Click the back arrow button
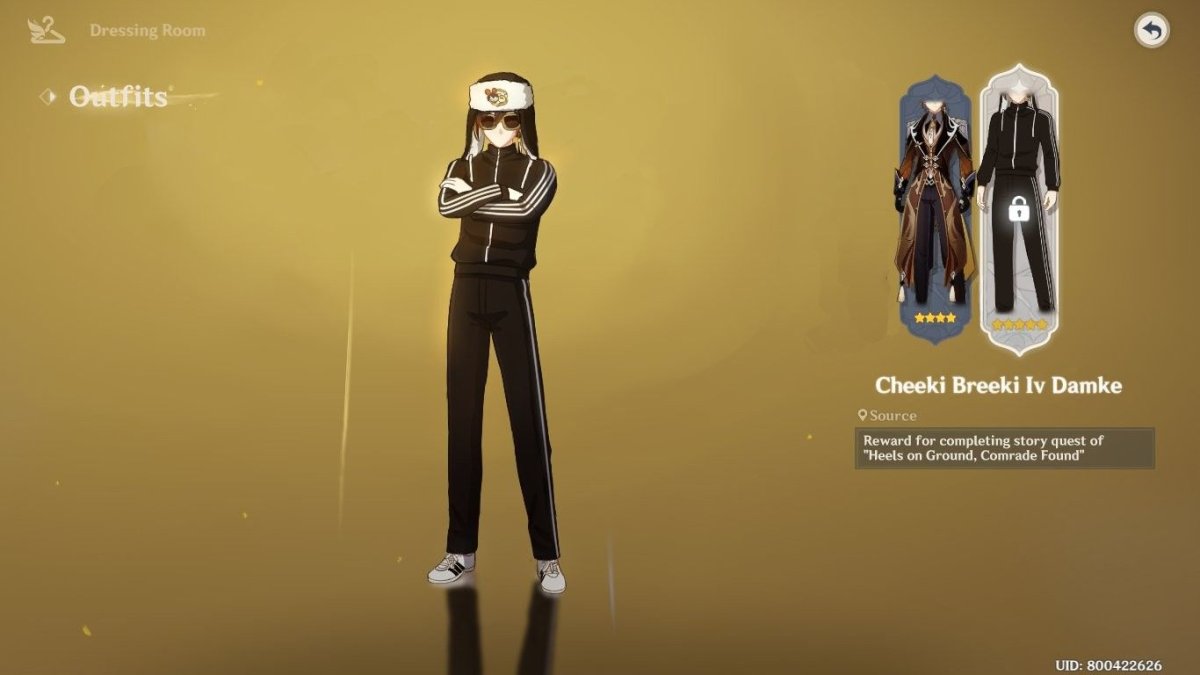This screenshot has height=675, width=1200. click(x=1152, y=31)
